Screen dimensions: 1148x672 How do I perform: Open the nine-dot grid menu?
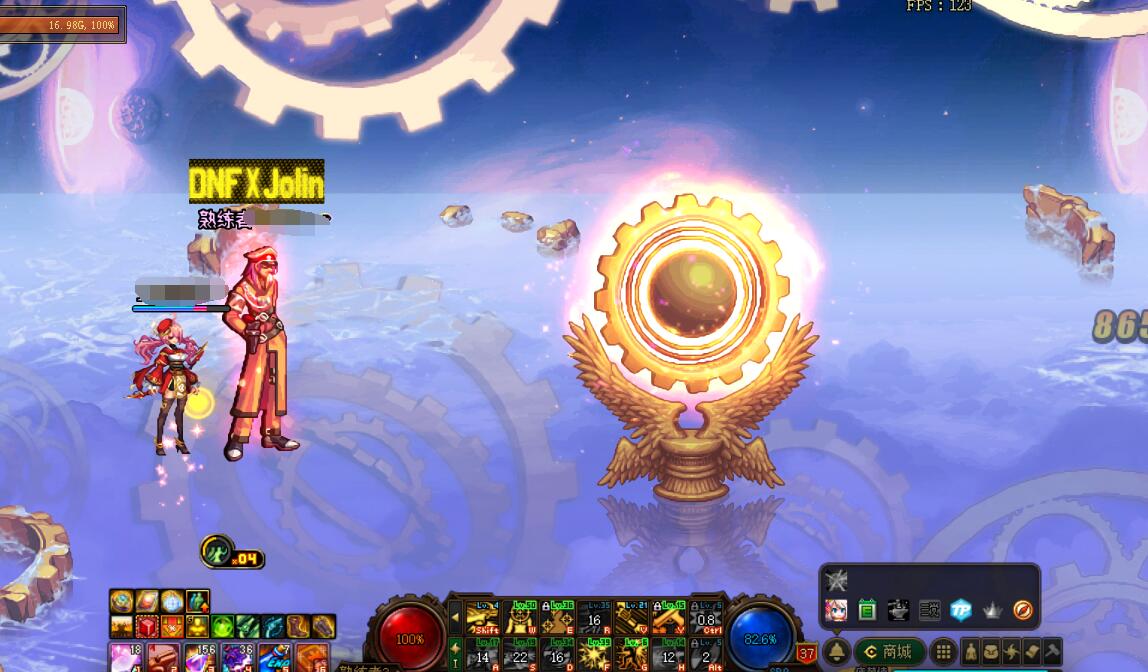point(943,651)
